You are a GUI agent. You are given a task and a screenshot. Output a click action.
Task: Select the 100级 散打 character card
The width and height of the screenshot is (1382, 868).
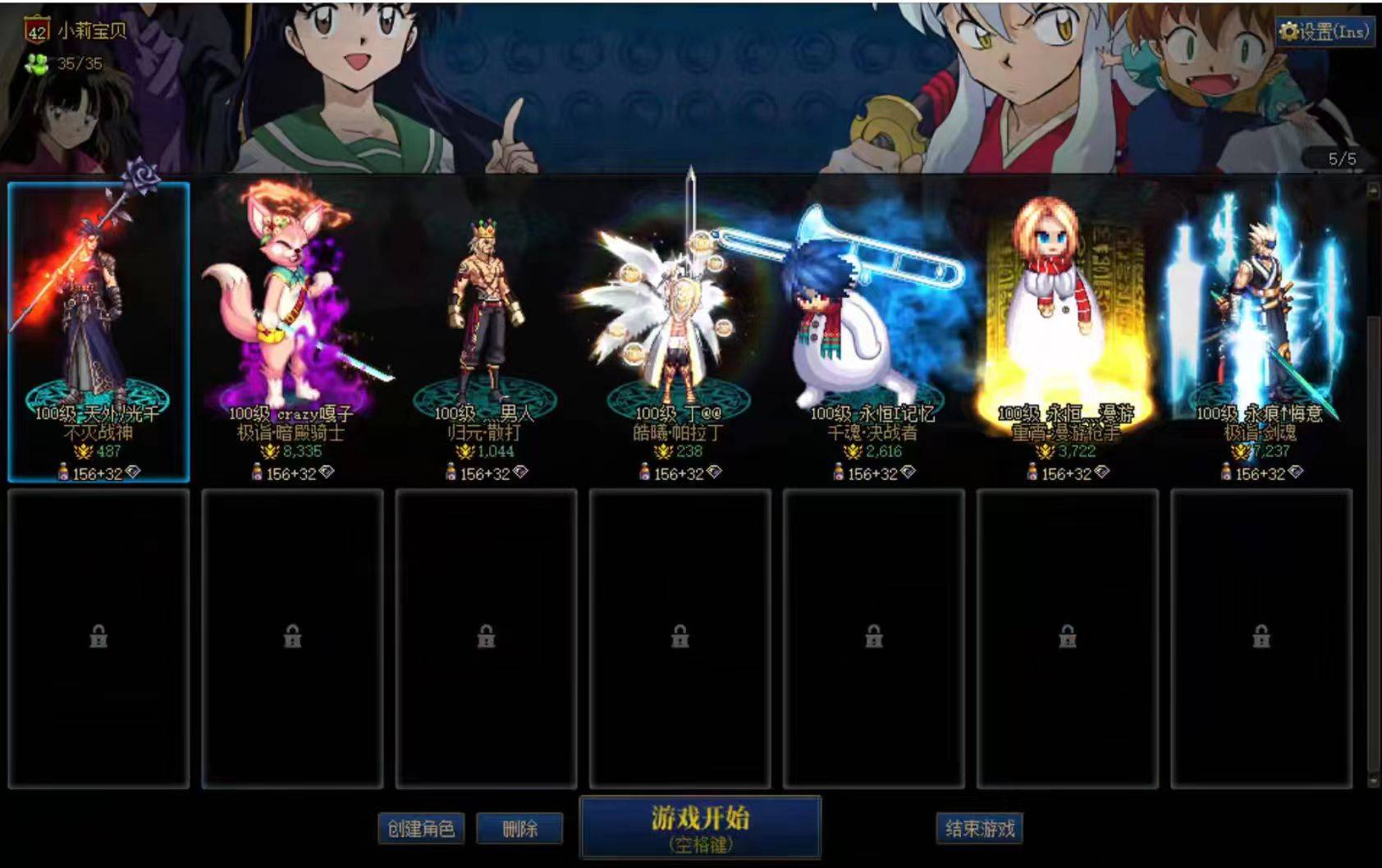(x=487, y=328)
